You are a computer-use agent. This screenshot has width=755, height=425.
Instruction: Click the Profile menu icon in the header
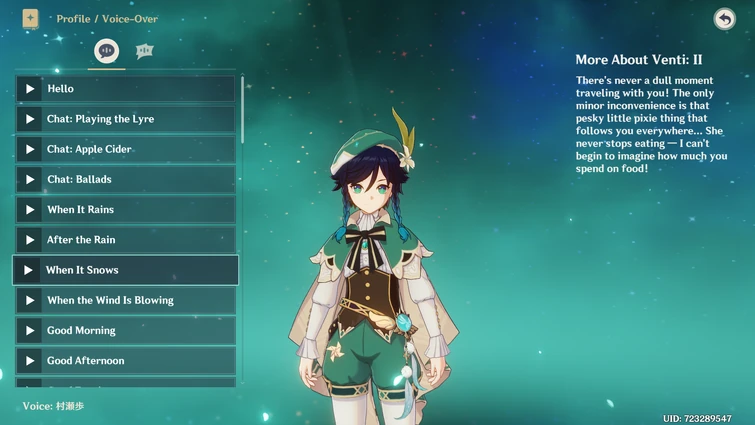(30, 18)
